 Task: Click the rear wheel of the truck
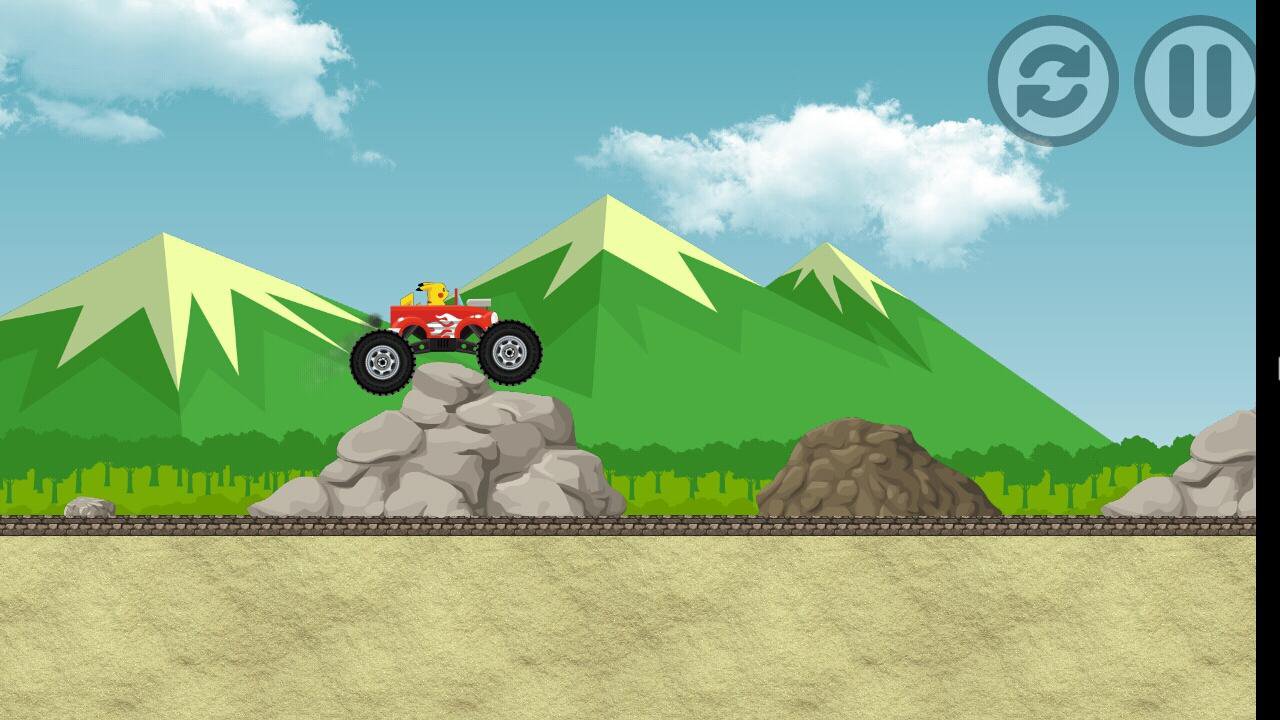pyautogui.click(x=383, y=360)
